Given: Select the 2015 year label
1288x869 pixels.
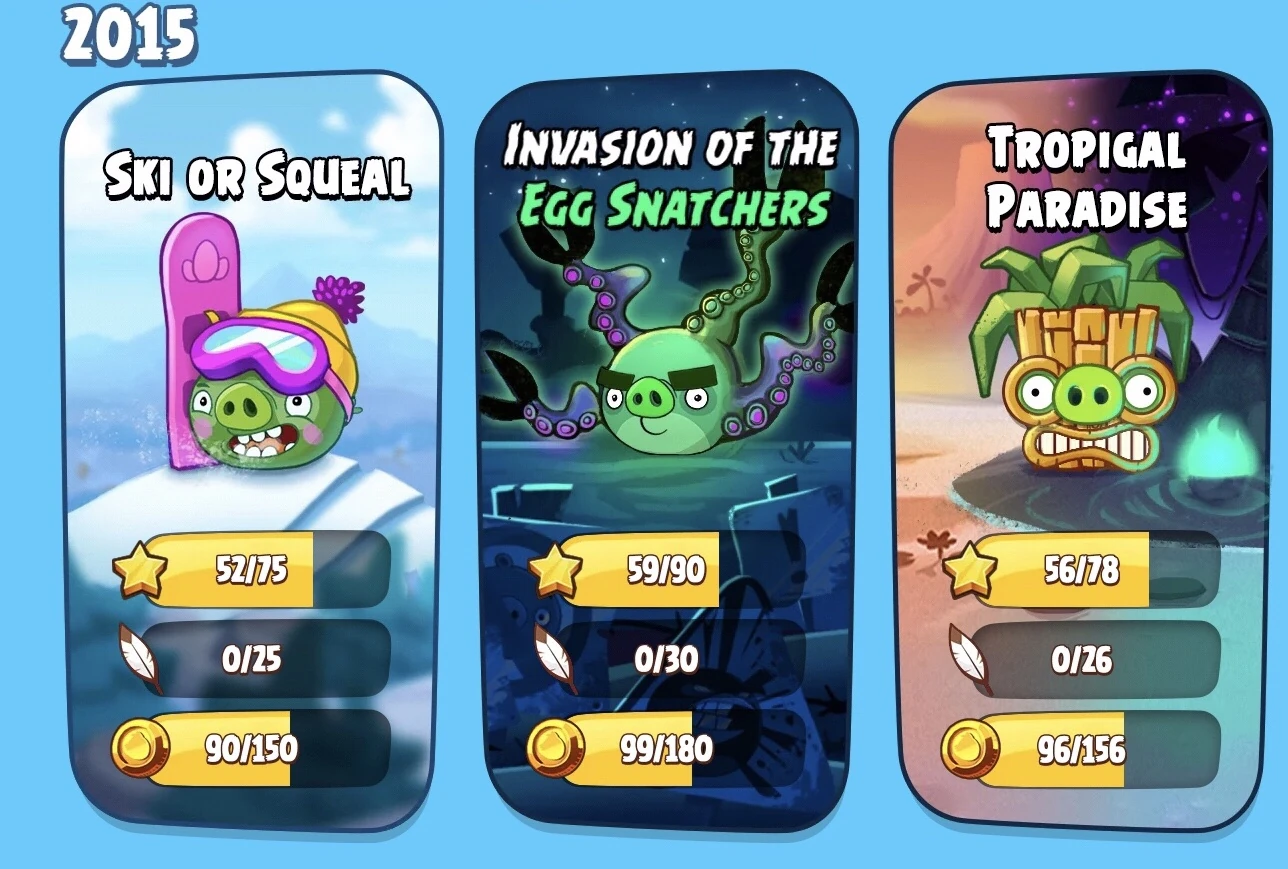Looking at the screenshot, I should point(131,33).
